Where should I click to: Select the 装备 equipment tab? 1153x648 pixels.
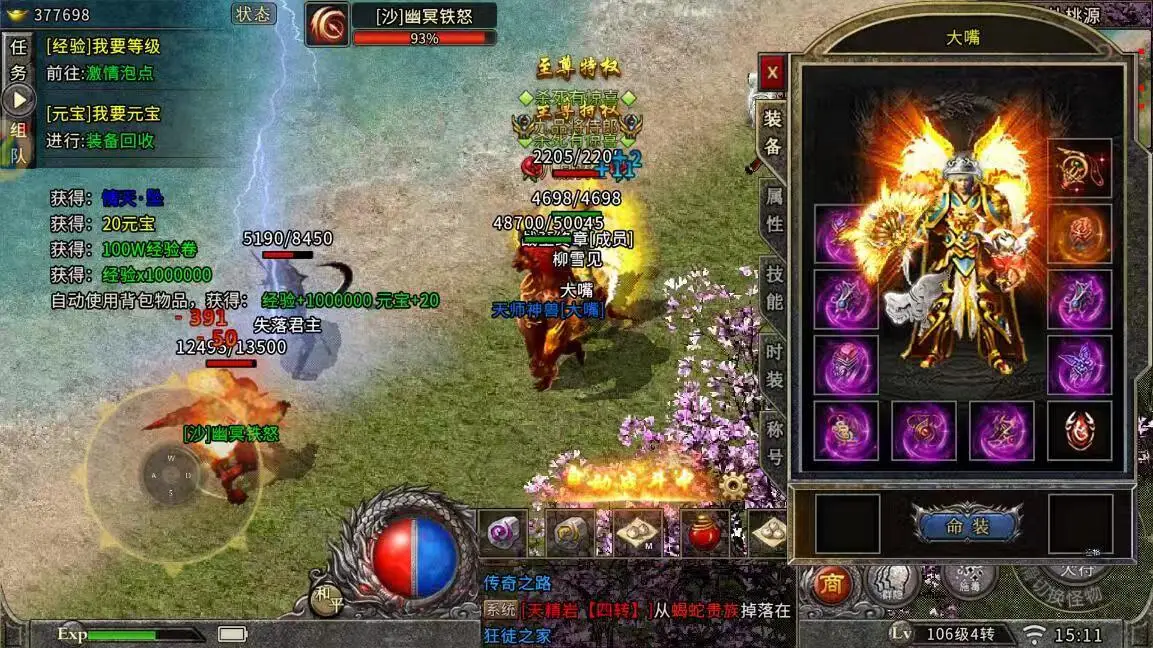coord(773,131)
